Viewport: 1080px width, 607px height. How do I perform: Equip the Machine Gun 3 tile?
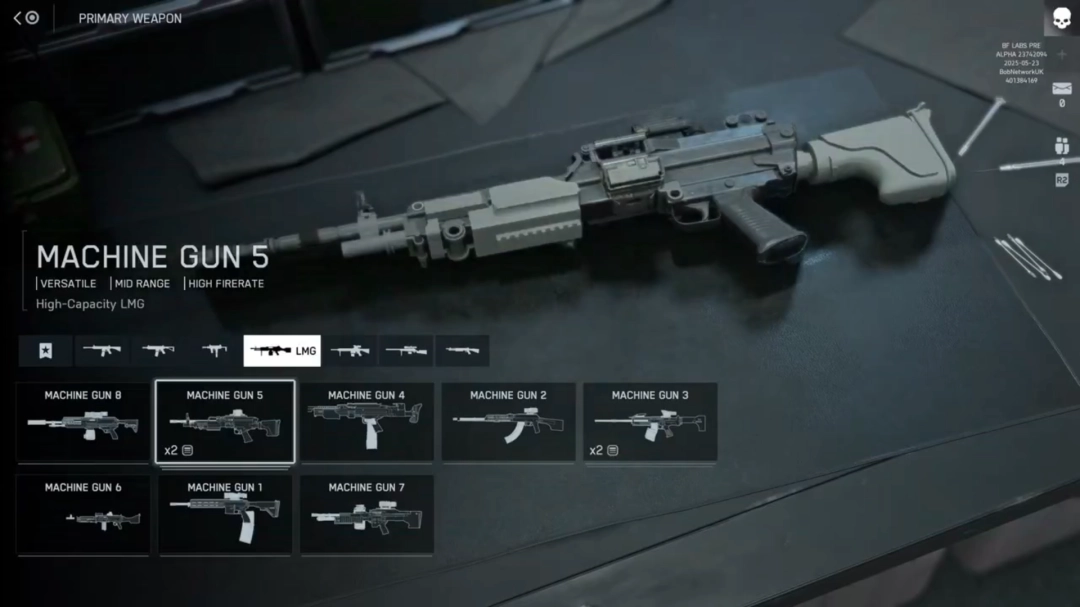[650, 422]
